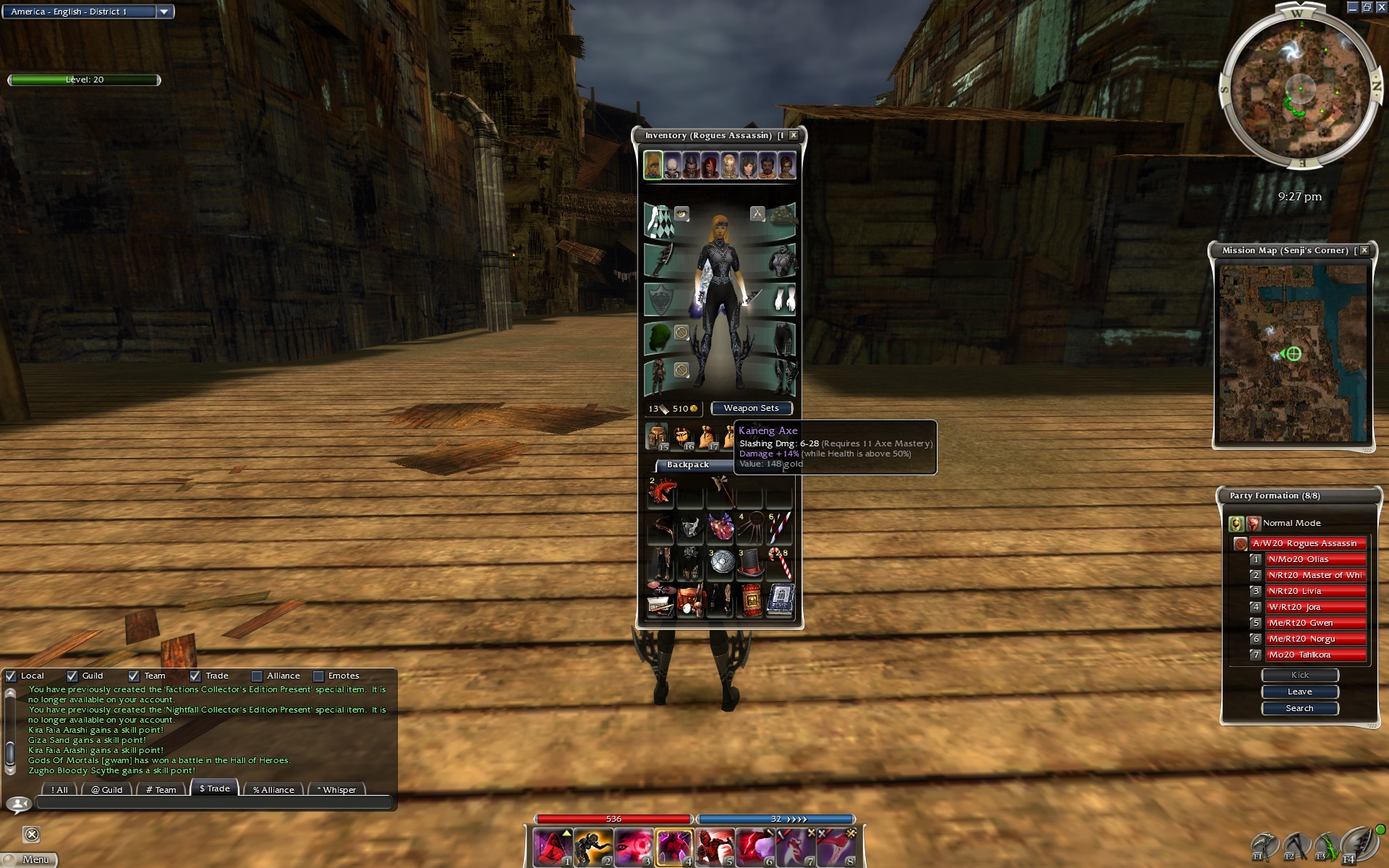
Task: Switch to the Guild chat tab
Action: click(x=107, y=789)
